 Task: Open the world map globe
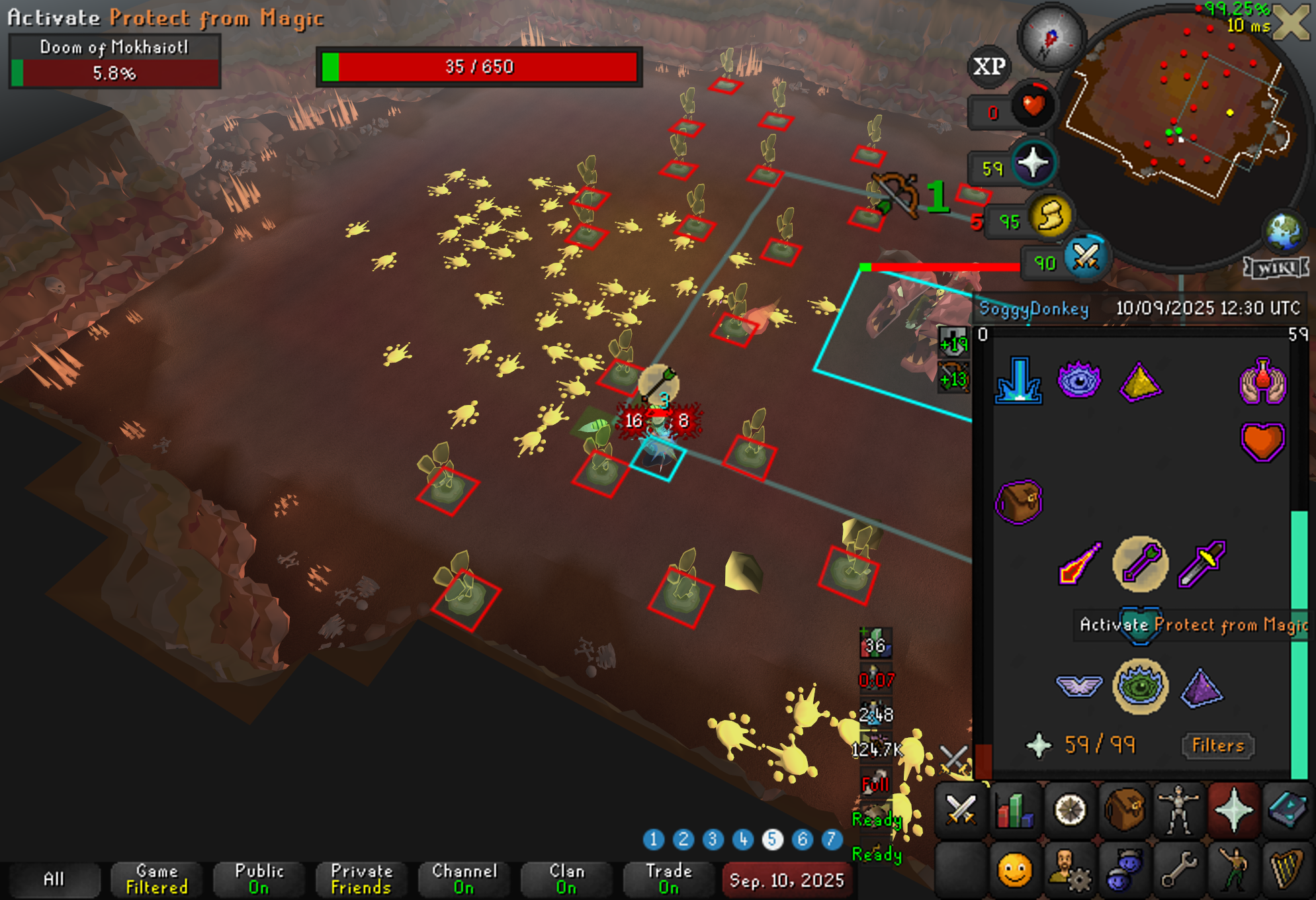coord(1284,232)
